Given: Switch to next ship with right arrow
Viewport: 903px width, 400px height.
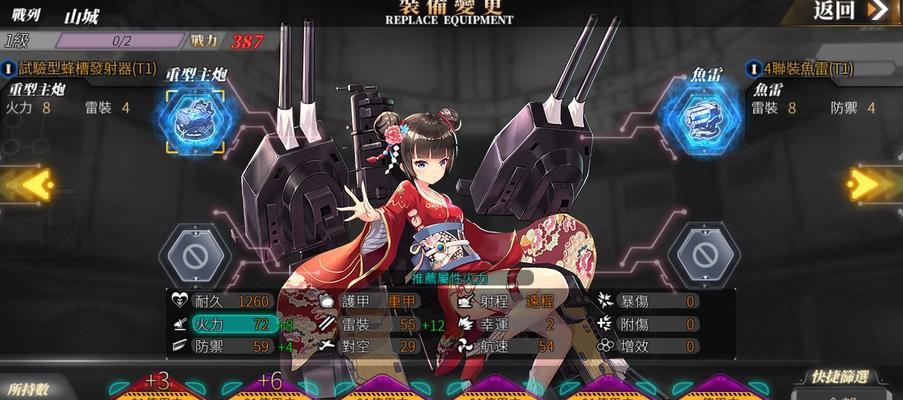Looking at the screenshot, I should [877, 183].
